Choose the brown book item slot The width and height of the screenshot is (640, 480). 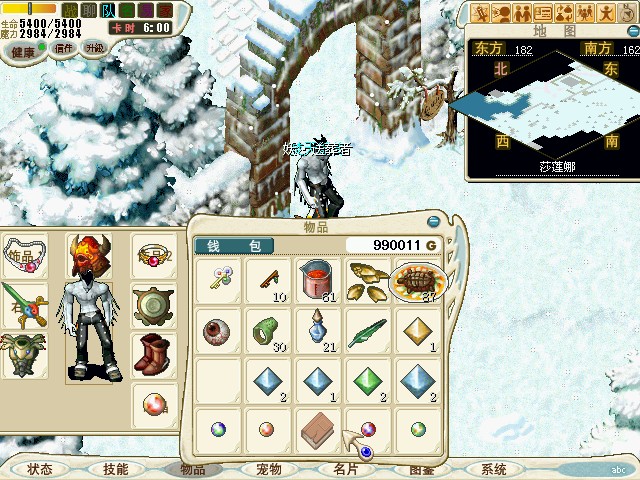[318, 431]
